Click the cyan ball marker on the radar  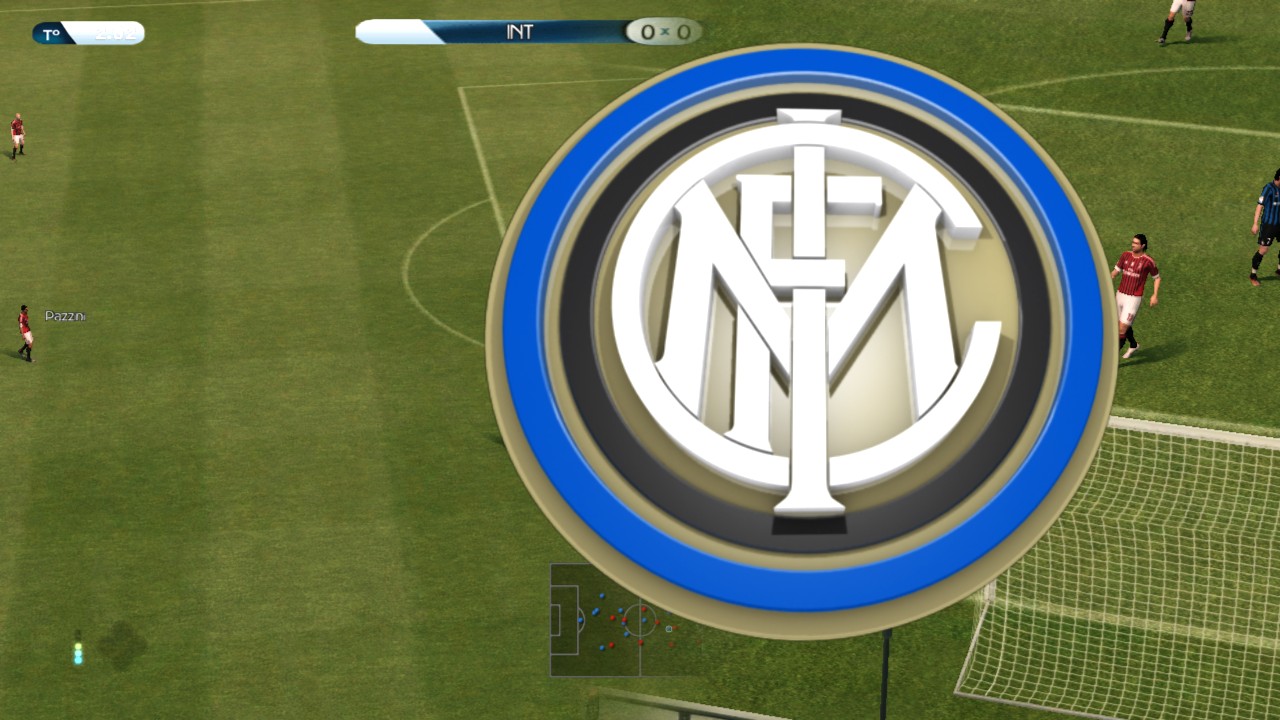click(x=668, y=629)
